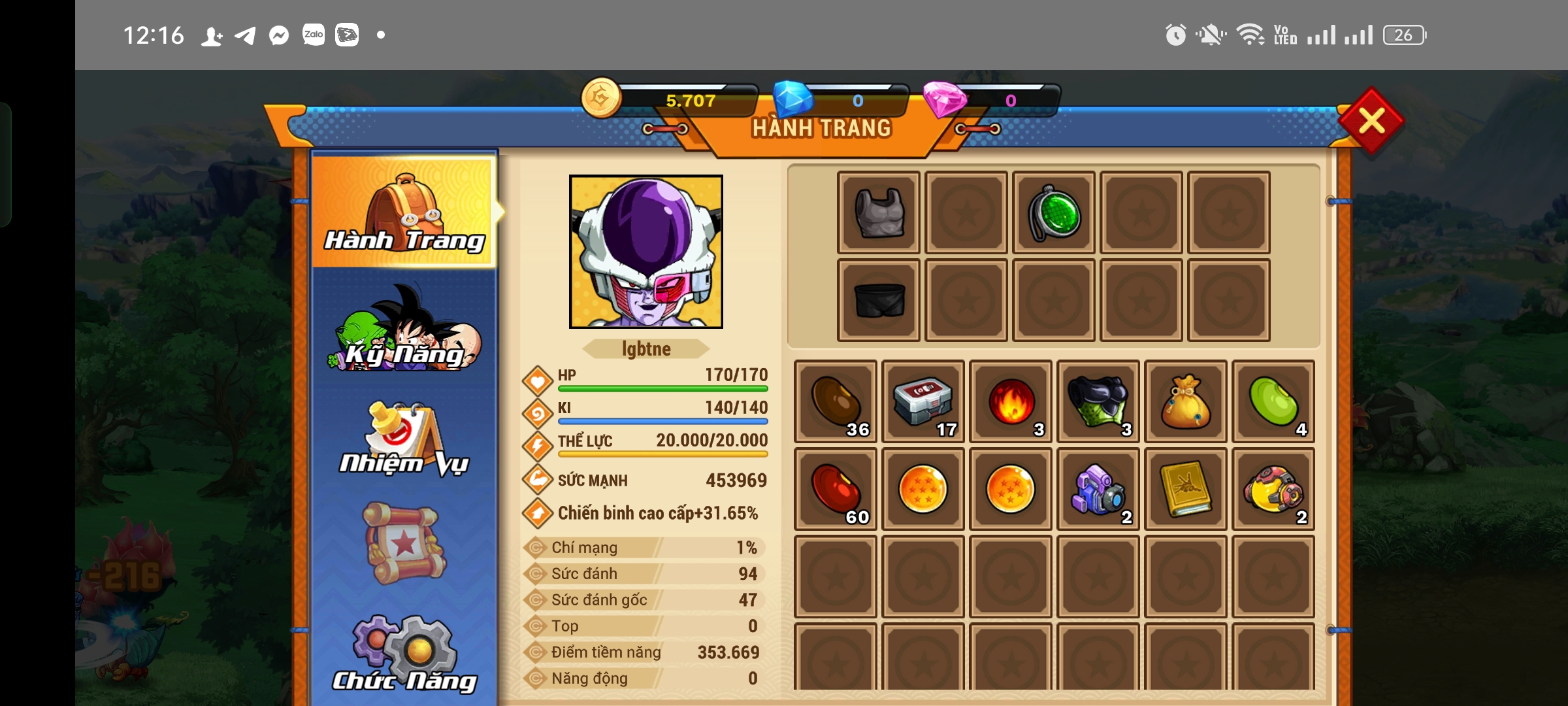Select the yellow and red gadget item
This screenshot has width=1568, height=706.
click(1273, 489)
